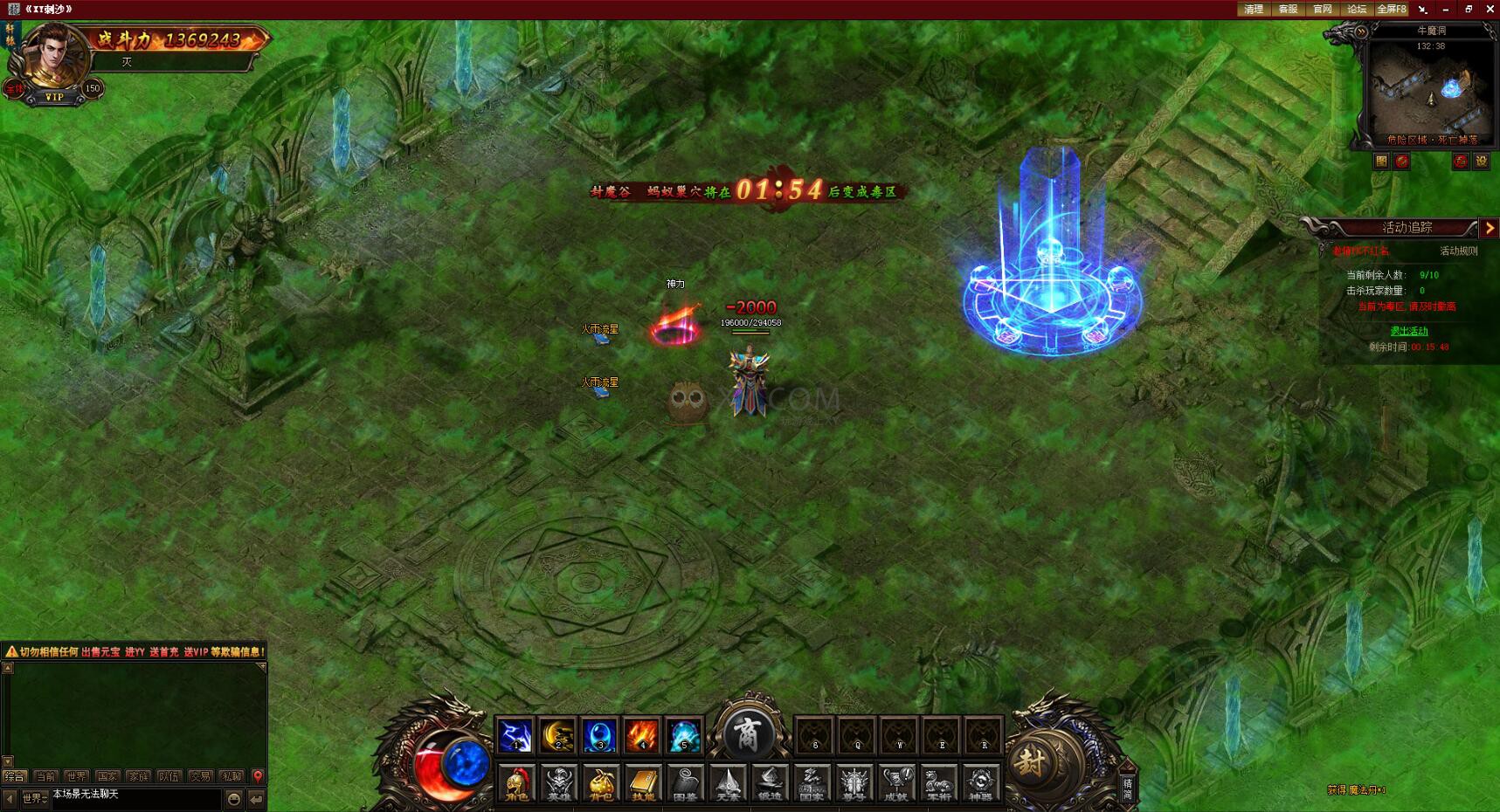Collapse the 活动追踪 tracker with the arrow
Image resolution: width=1500 pixels, height=812 pixels.
coord(1490,228)
